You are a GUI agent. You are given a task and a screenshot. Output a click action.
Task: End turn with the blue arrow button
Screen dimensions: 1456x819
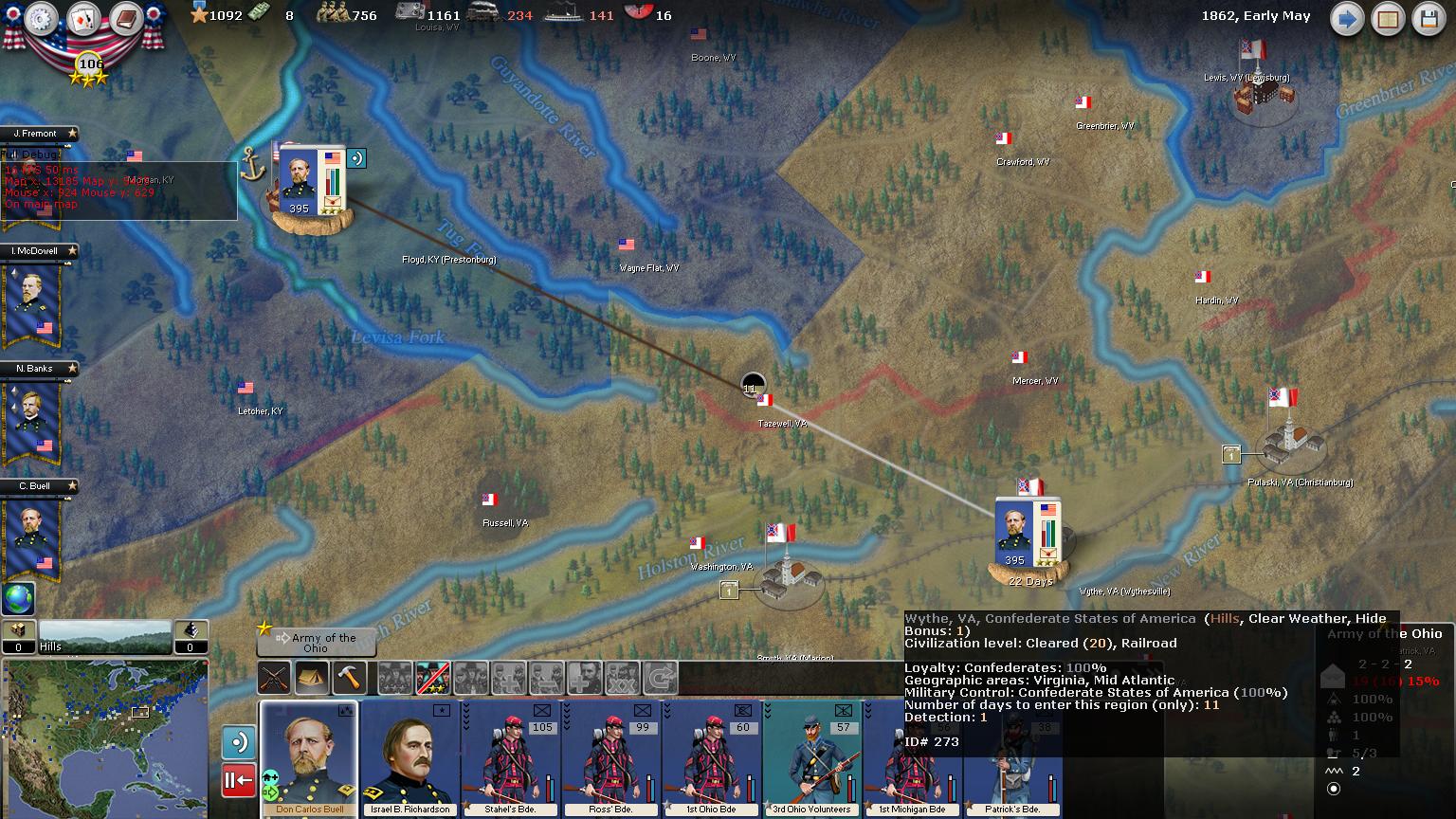pos(1346,19)
